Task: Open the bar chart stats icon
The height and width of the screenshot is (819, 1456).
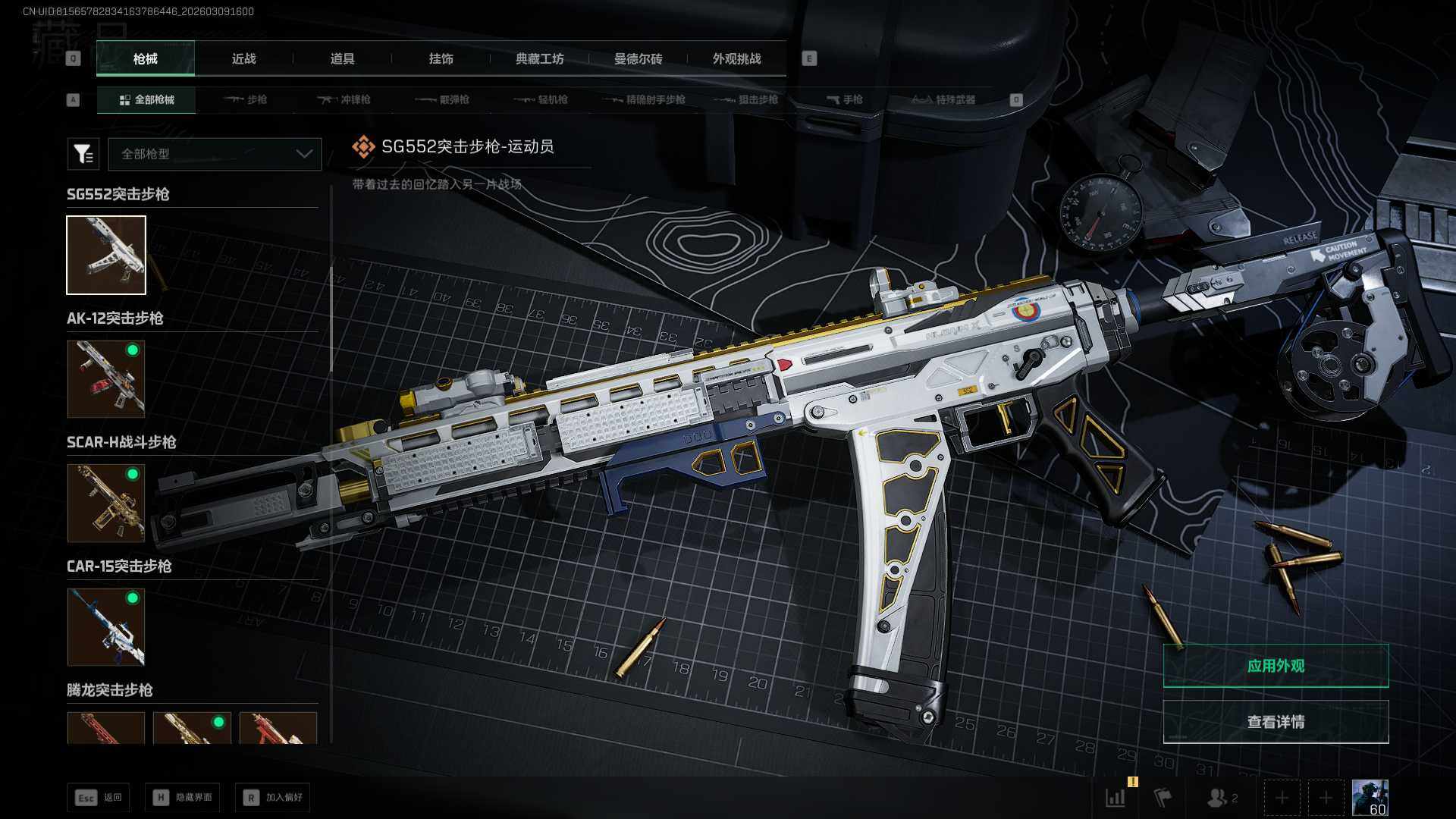Action: point(1116,798)
